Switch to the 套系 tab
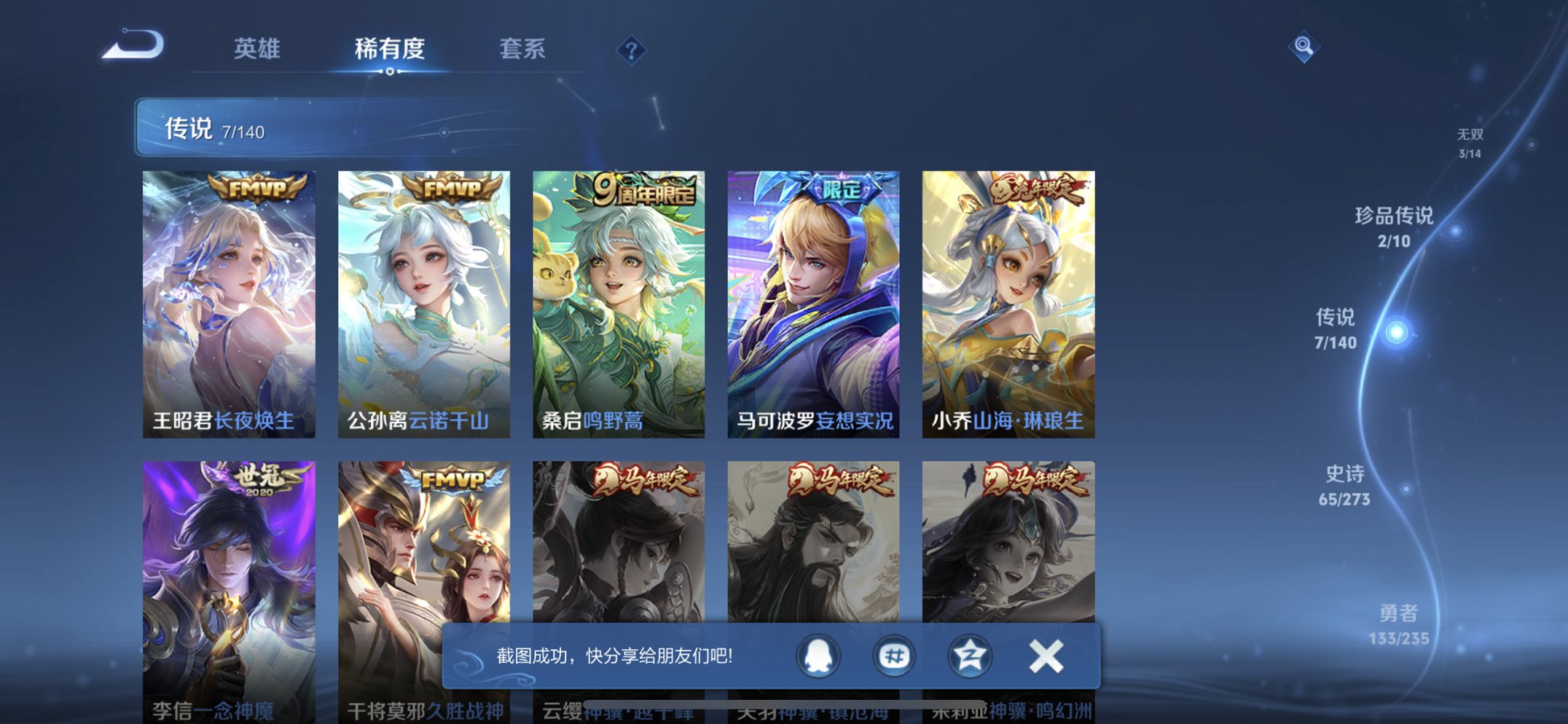 [523, 50]
